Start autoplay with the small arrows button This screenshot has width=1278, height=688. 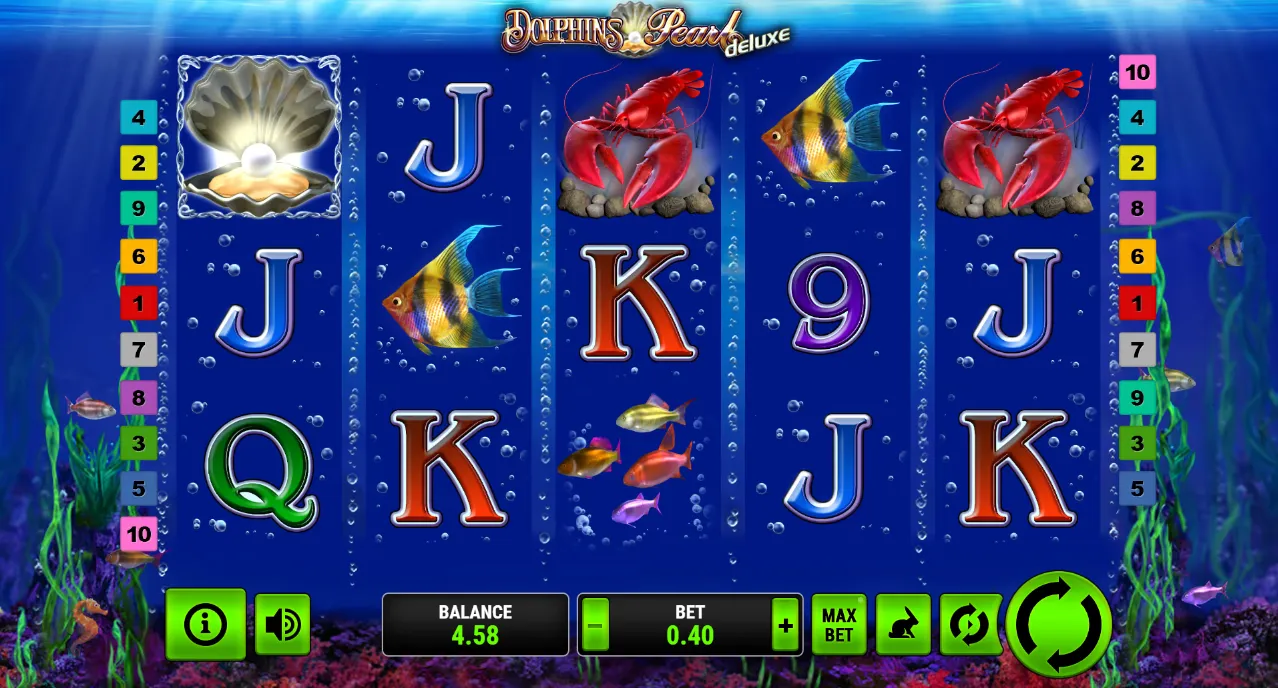pyautogui.click(x=970, y=625)
